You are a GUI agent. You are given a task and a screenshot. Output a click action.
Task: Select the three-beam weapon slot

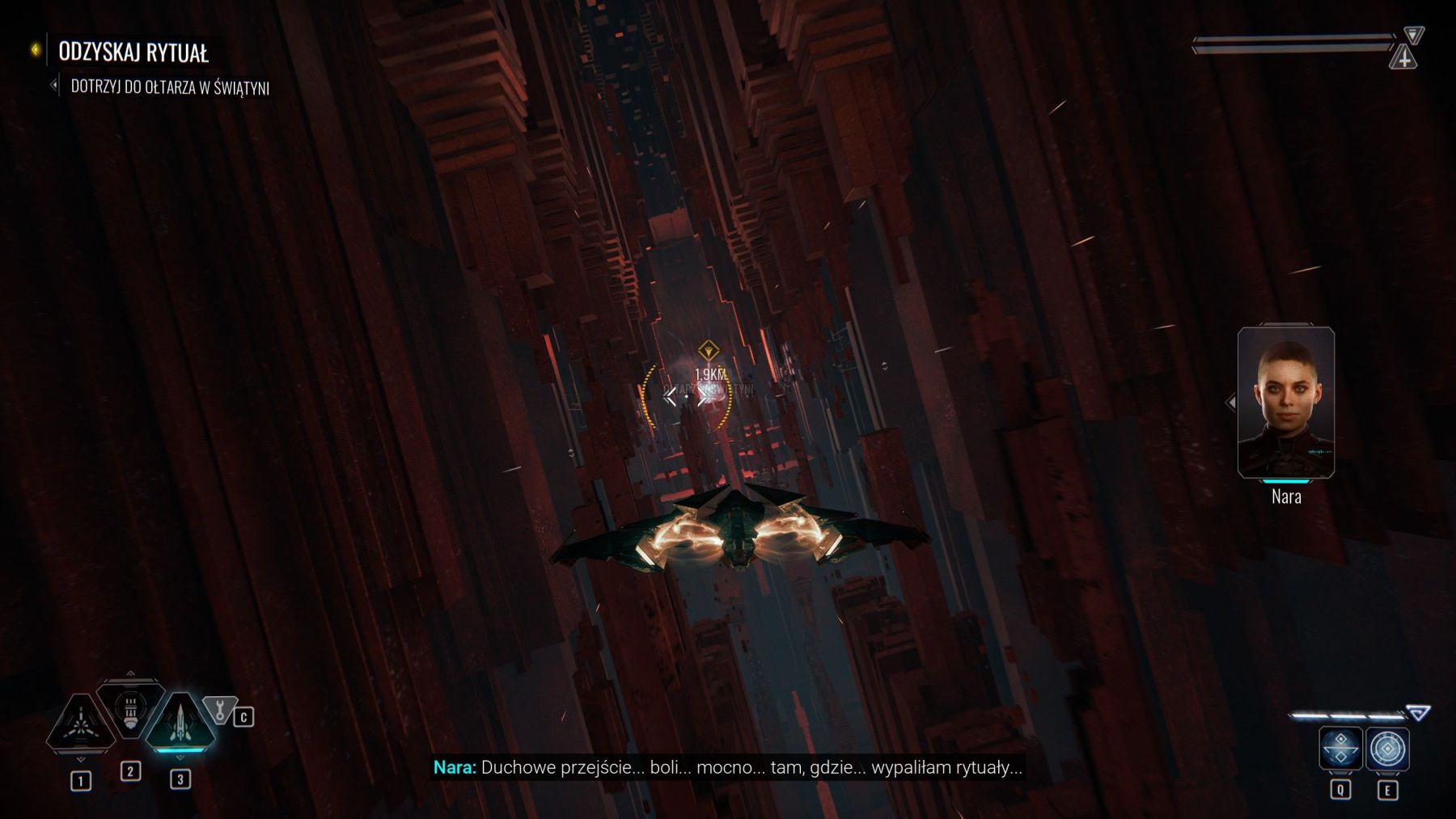[x=81, y=721]
